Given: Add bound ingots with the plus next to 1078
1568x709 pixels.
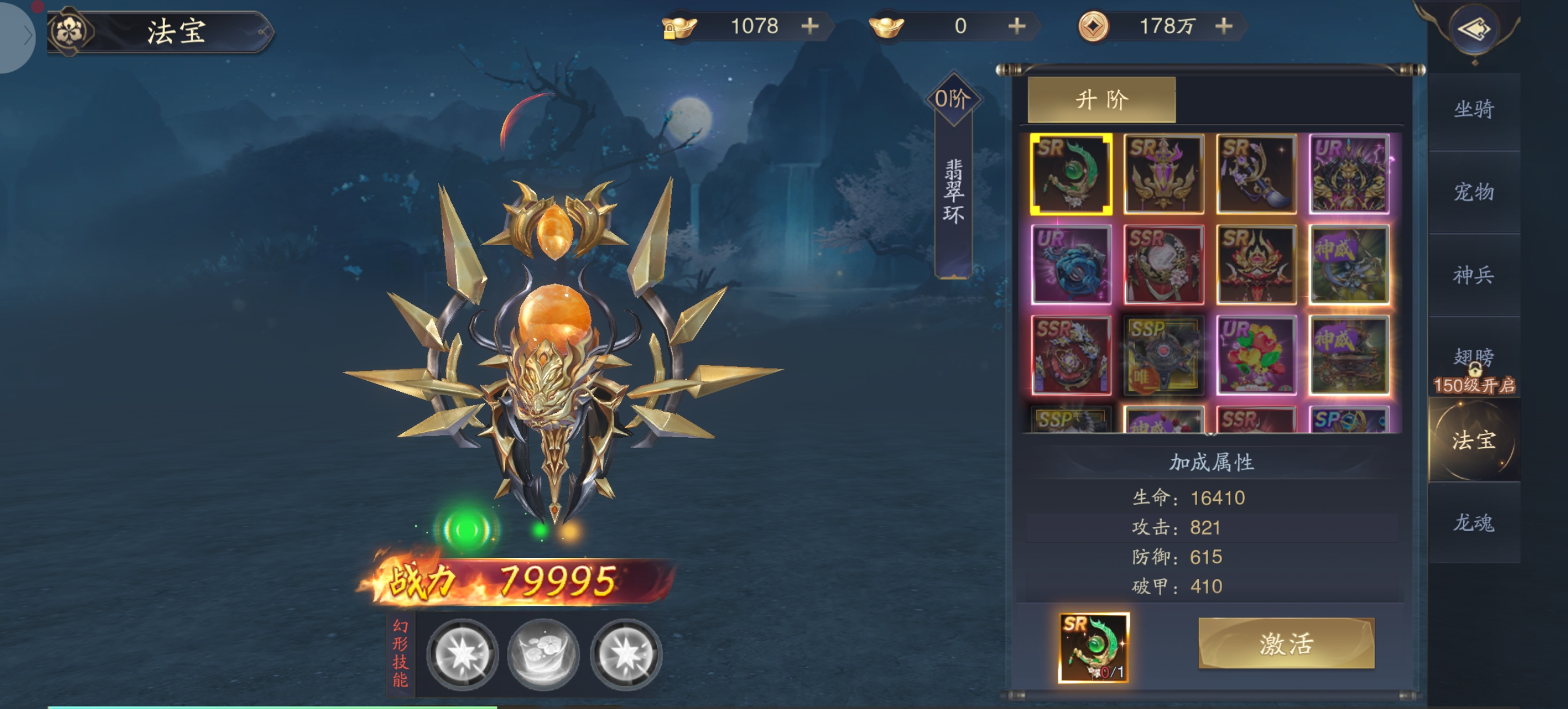Looking at the screenshot, I should [x=810, y=26].
